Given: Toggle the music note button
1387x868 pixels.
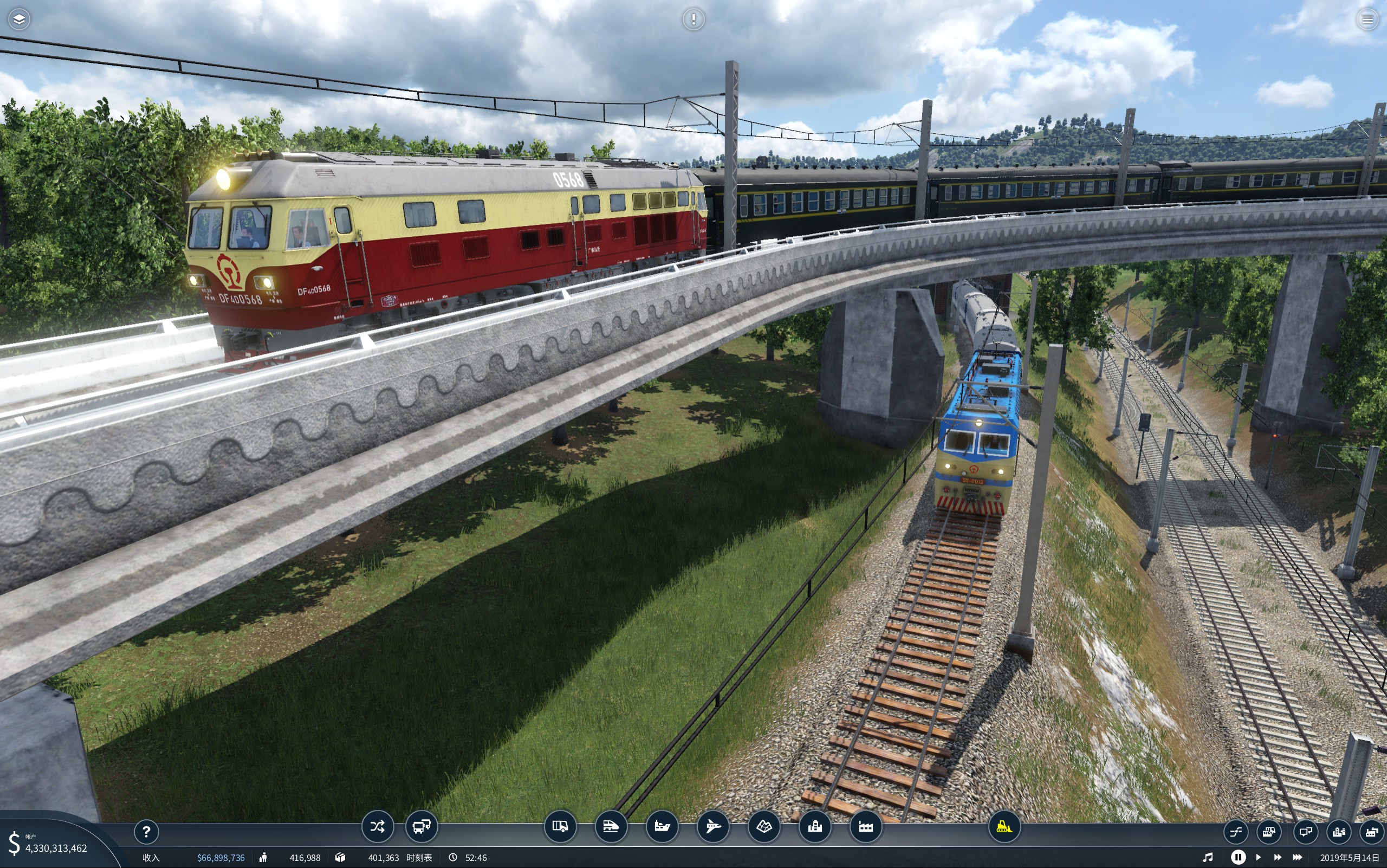Looking at the screenshot, I should coord(1208,857).
